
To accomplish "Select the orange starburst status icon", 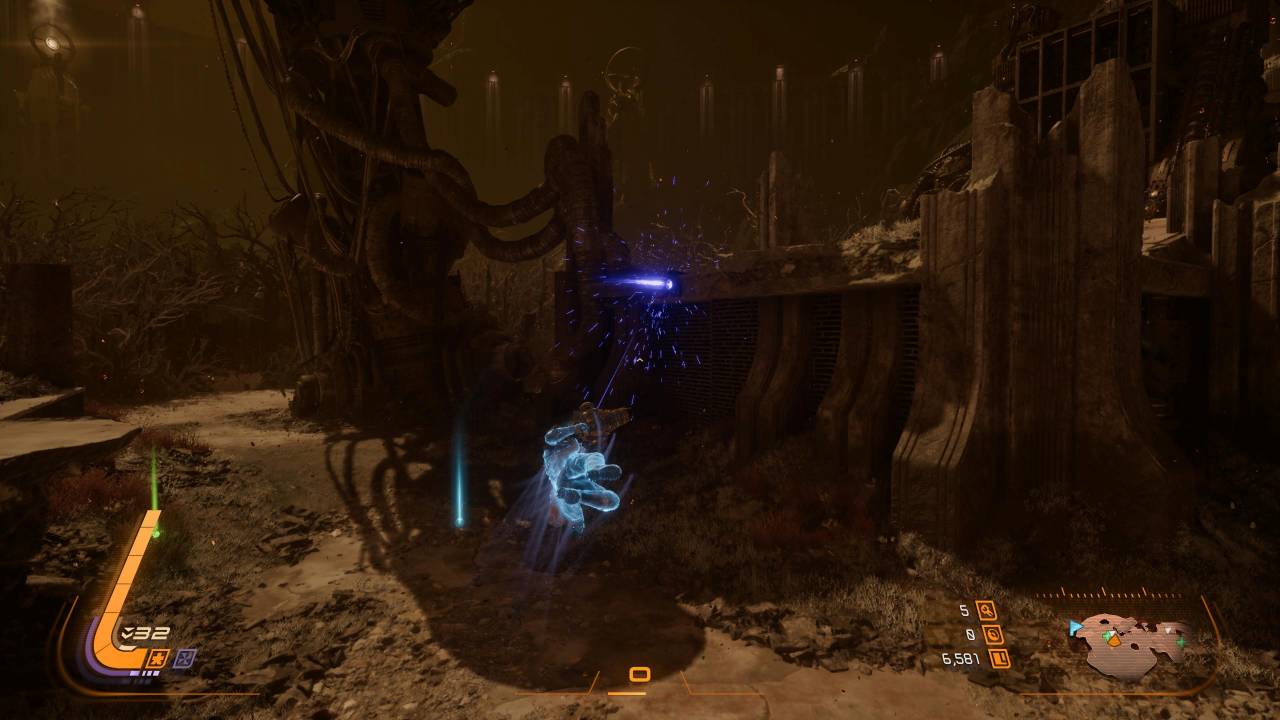I will point(156,657).
